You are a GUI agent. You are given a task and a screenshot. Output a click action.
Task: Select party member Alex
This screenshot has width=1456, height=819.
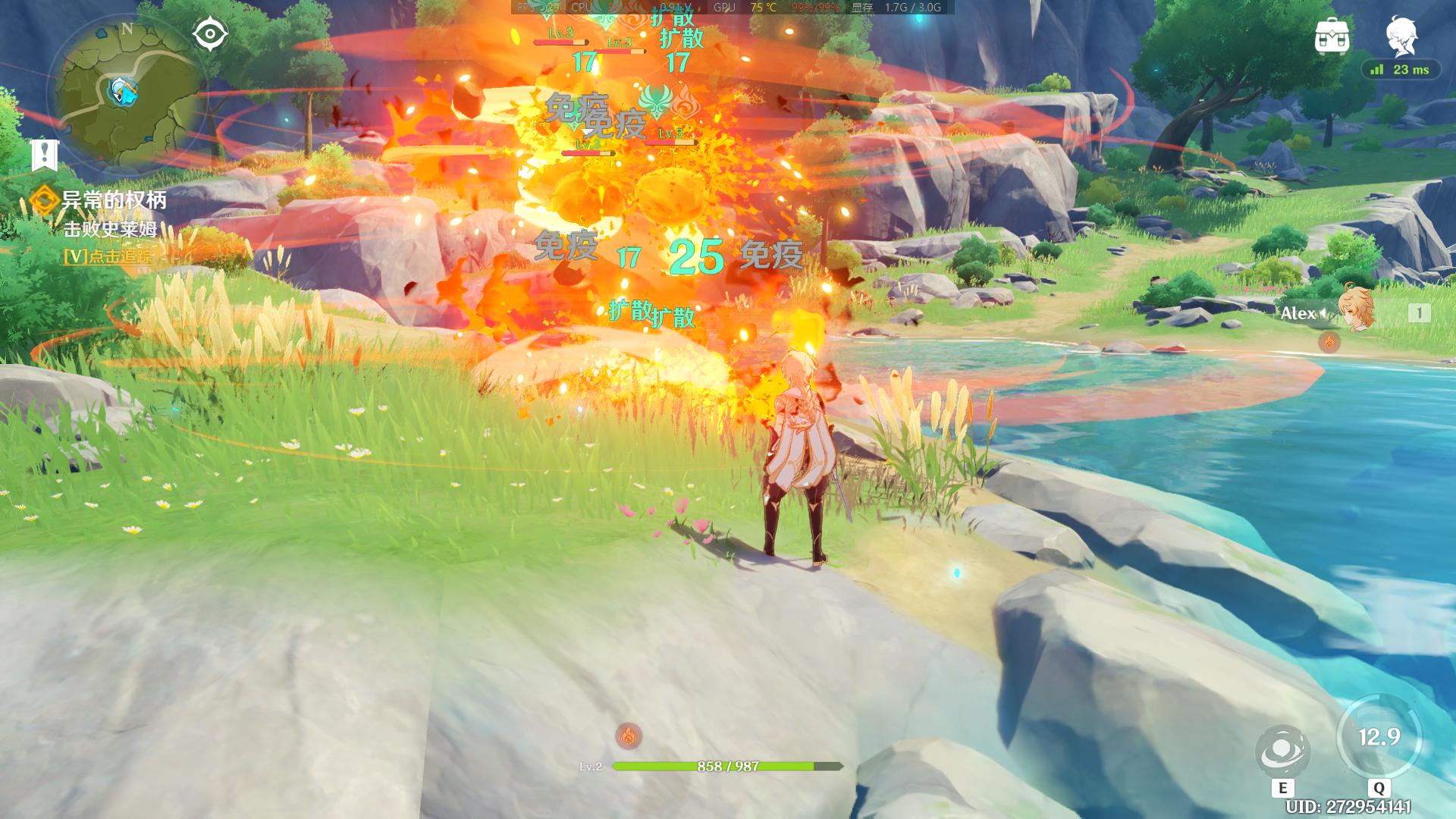[1354, 312]
